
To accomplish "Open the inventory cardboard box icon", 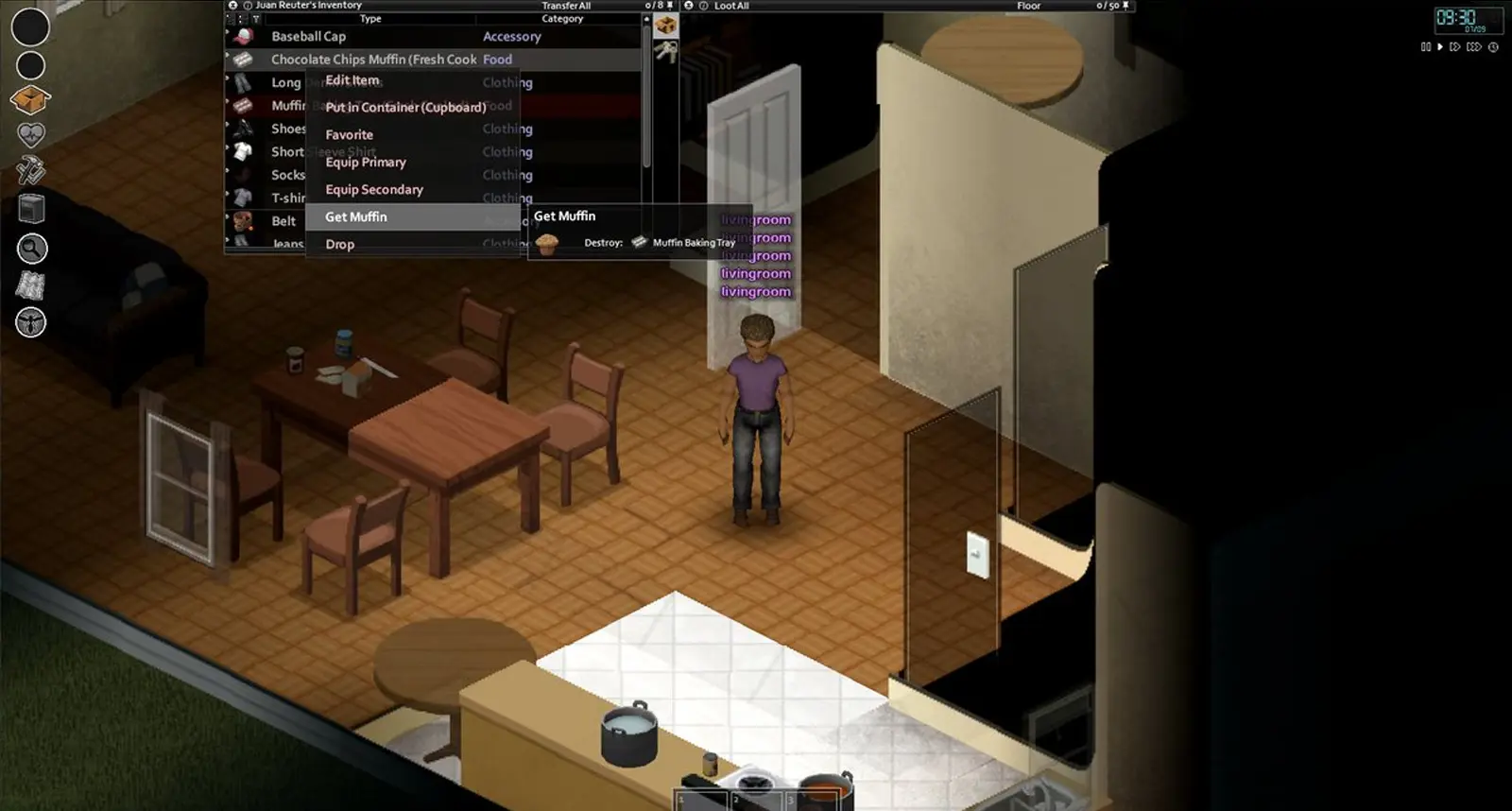I will (30, 98).
